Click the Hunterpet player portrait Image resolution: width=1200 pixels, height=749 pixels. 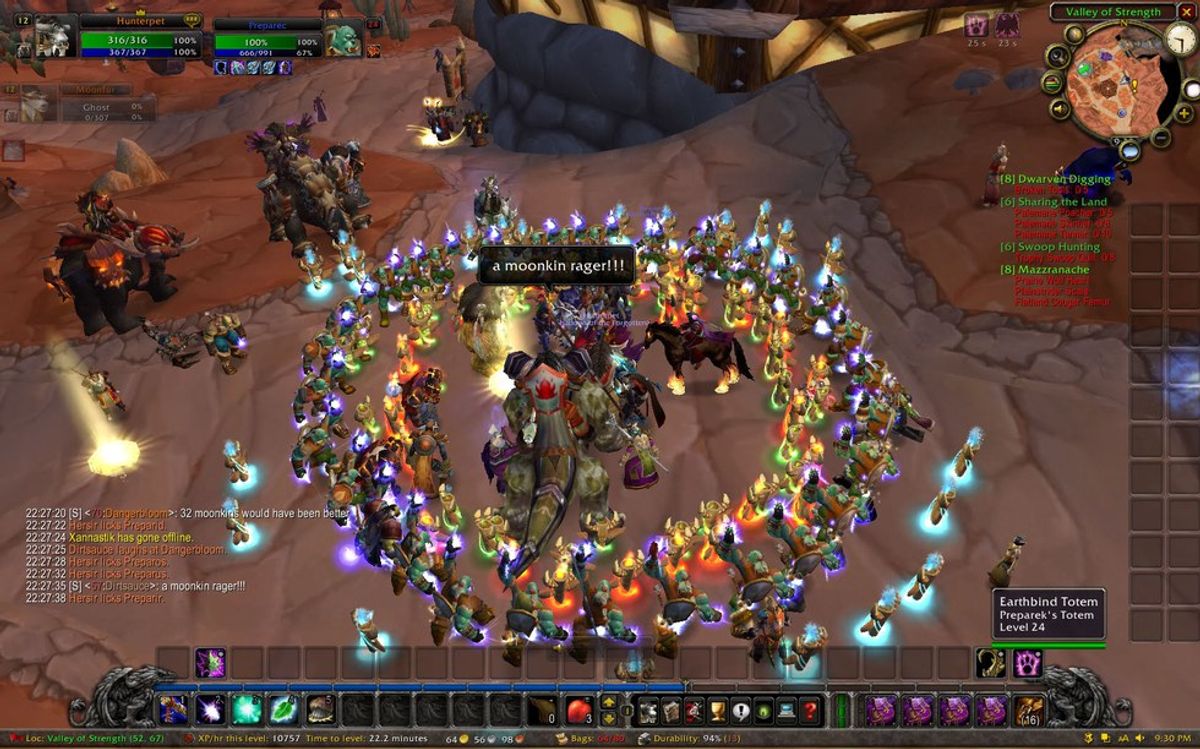click(56, 37)
